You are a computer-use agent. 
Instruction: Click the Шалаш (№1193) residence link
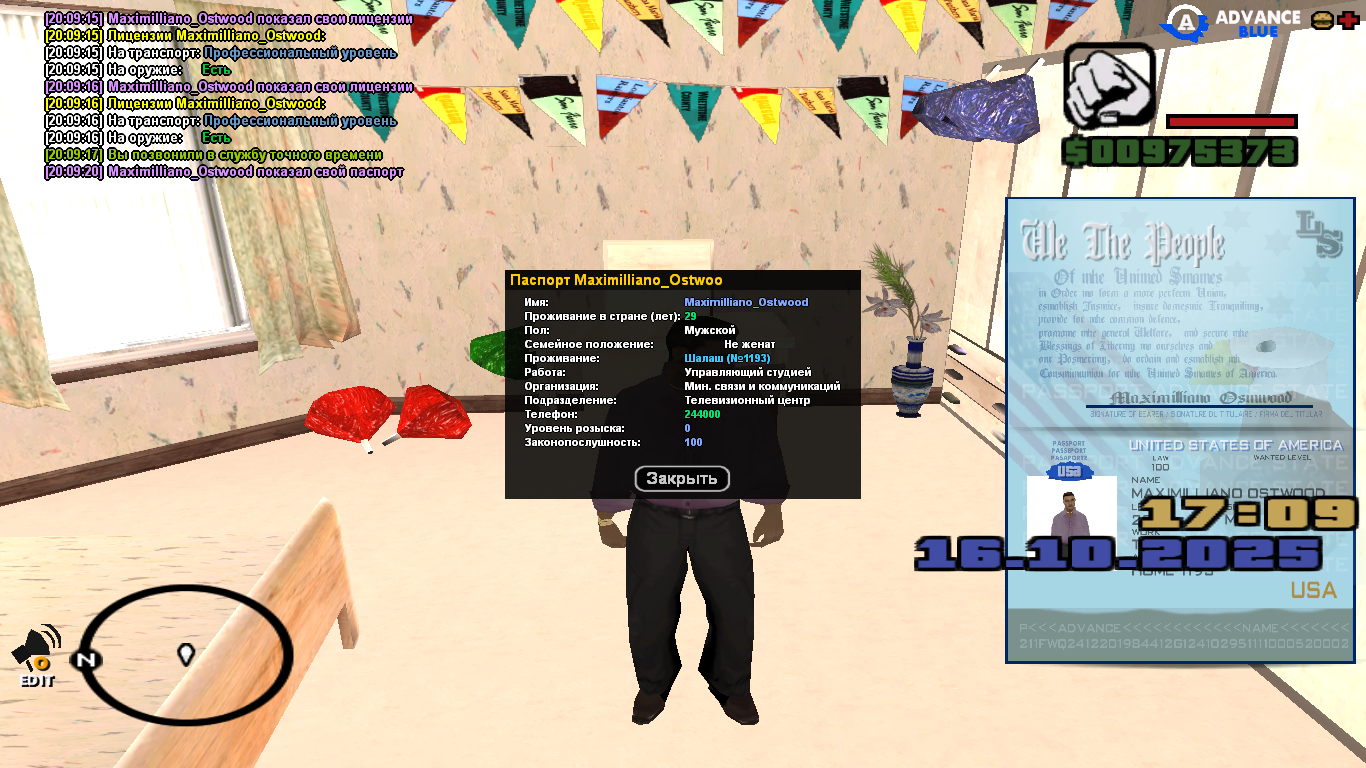(x=727, y=358)
